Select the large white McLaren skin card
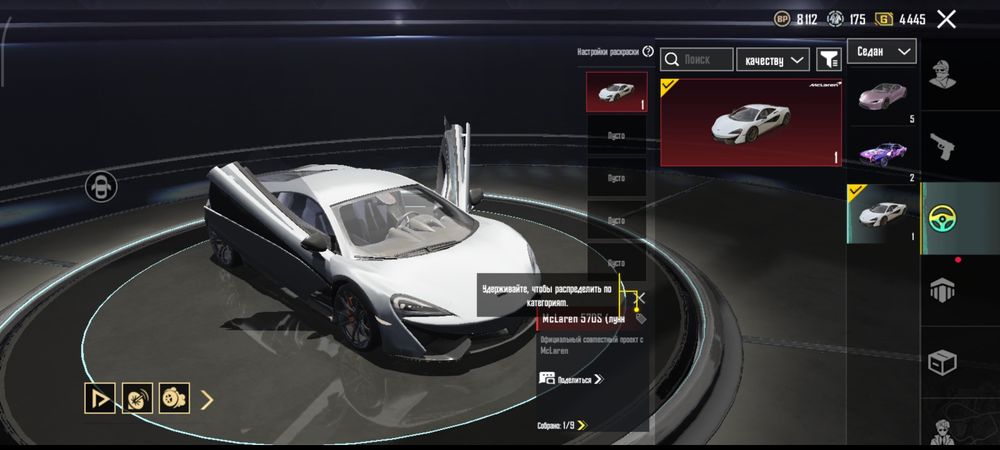 [x=751, y=121]
